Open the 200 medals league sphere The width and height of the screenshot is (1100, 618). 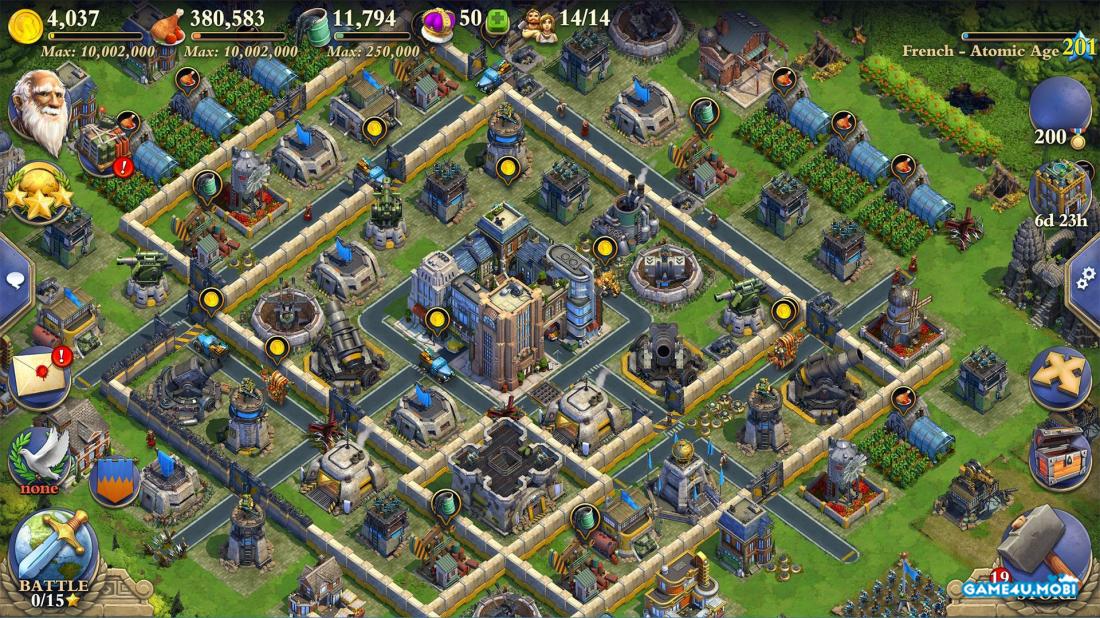(1060, 105)
